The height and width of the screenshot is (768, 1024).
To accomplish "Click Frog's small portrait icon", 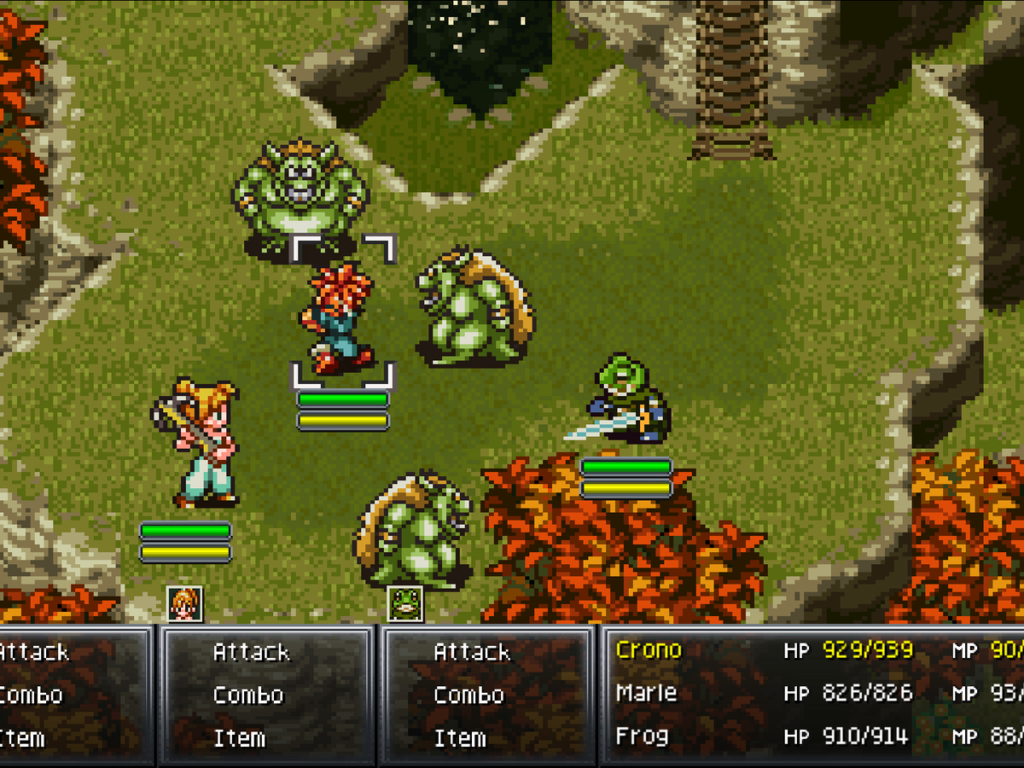I will coord(405,603).
